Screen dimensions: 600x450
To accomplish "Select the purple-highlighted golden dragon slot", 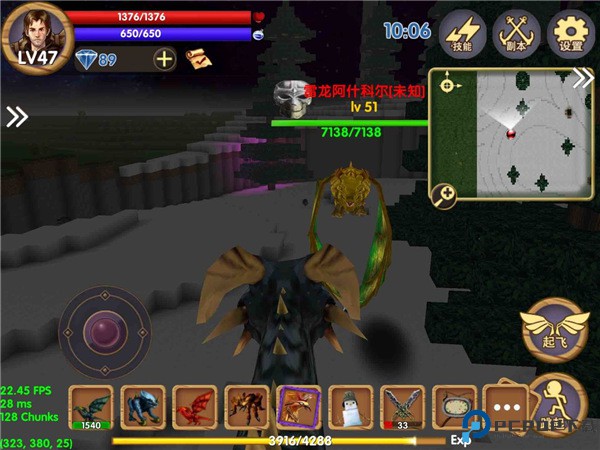I will tap(298, 407).
